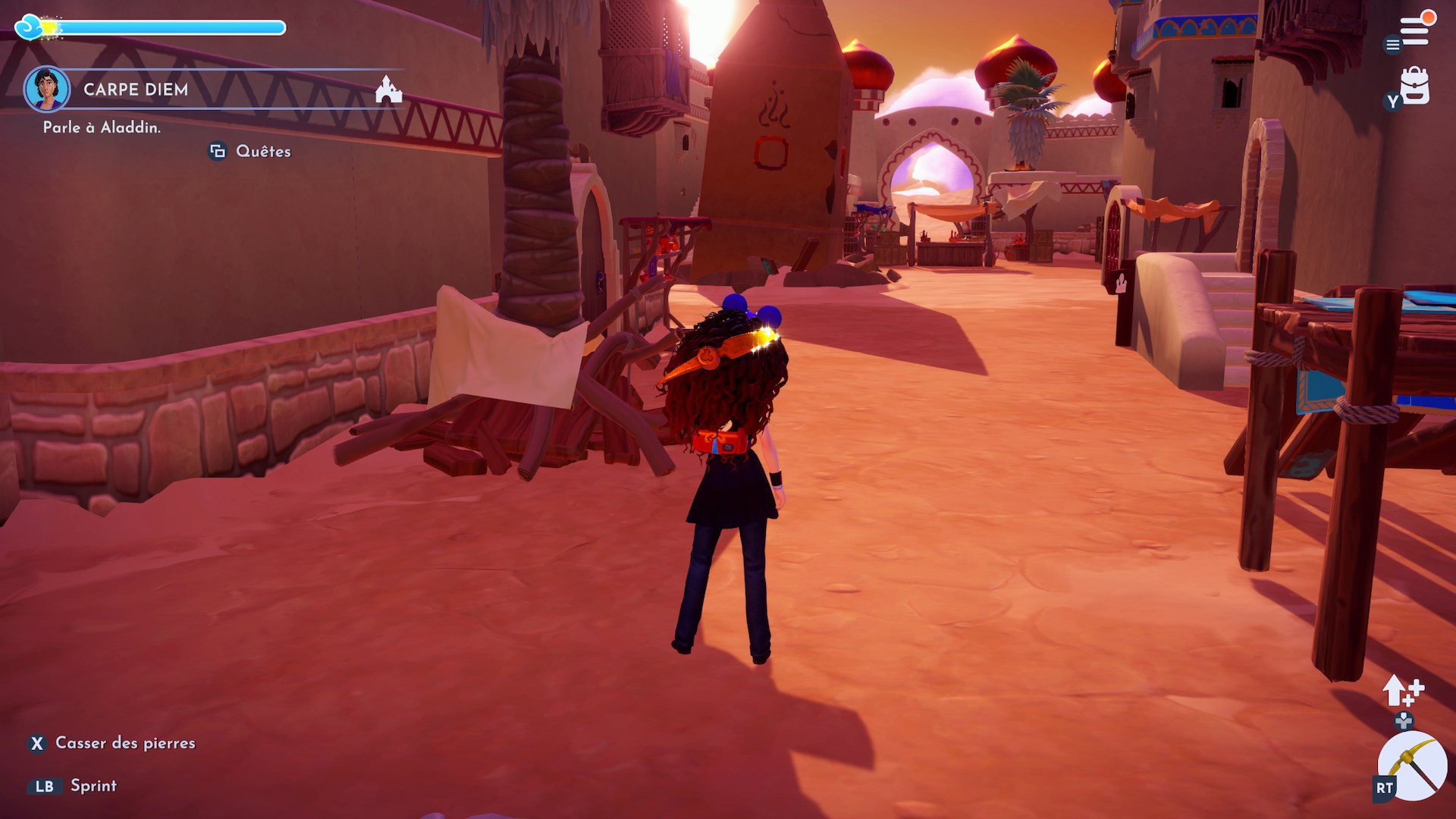Select the pickaxe tool wheel
The width and height of the screenshot is (1456, 819).
point(1413,766)
